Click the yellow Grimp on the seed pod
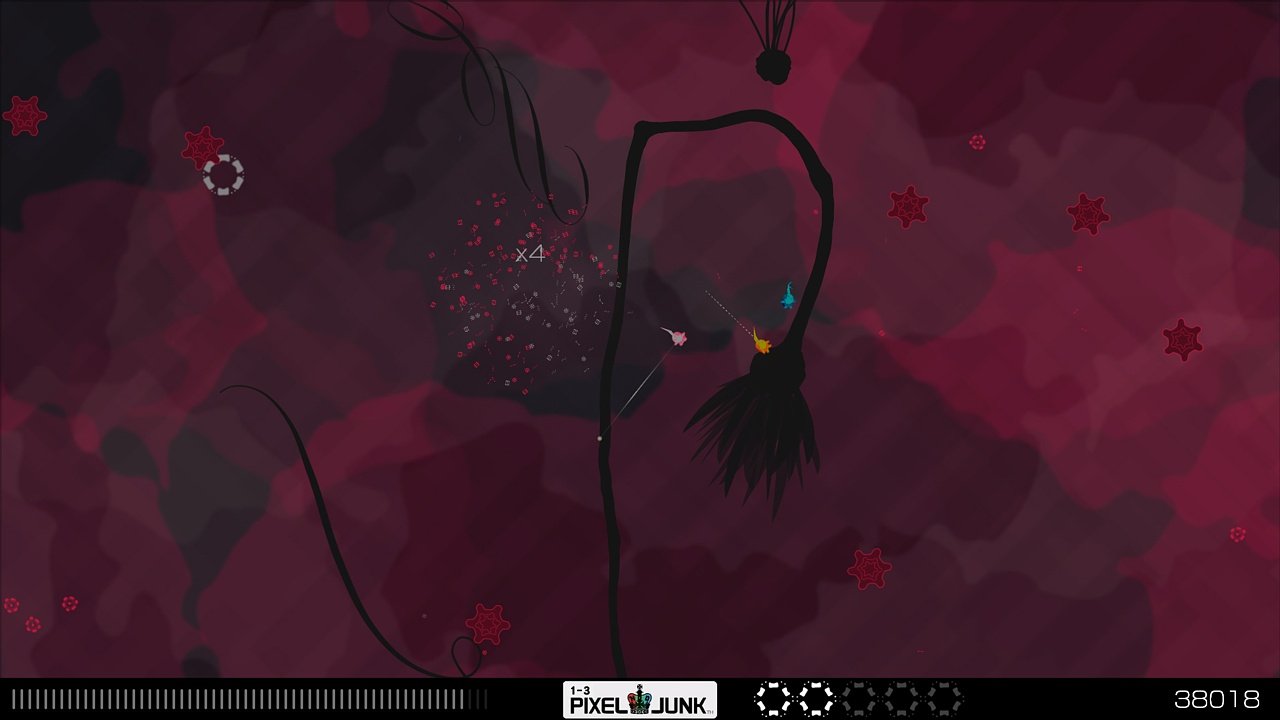Viewport: 1280px width, 720px height. [x=761, y=343]
